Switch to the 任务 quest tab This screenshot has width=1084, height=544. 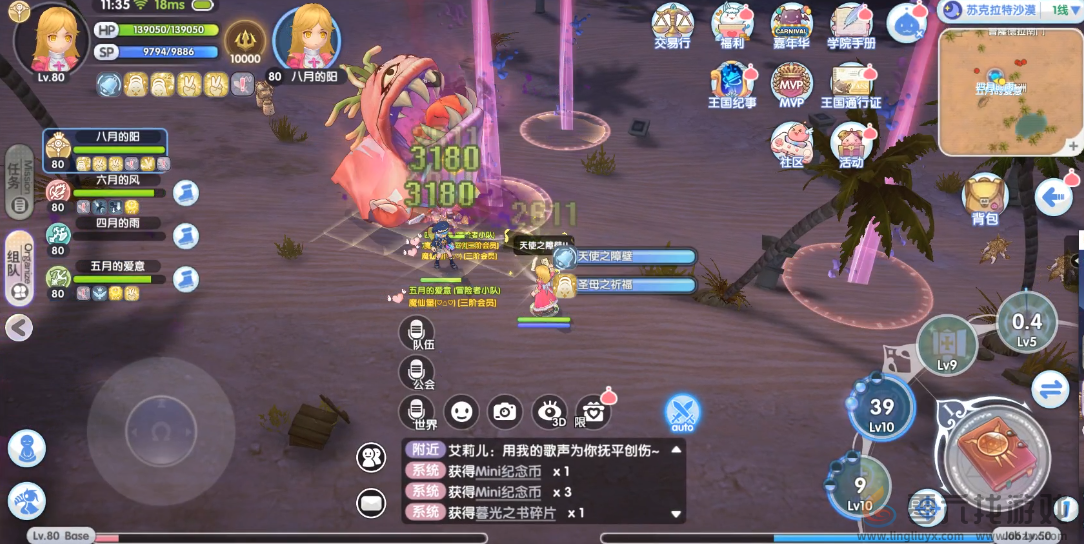[x=18, y=182]
